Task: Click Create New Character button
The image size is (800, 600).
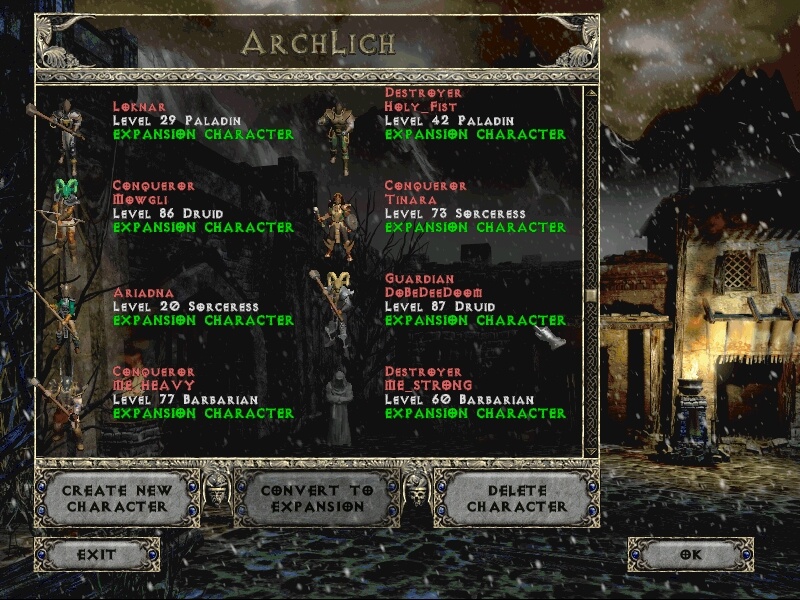Action: tap(117, 498)
